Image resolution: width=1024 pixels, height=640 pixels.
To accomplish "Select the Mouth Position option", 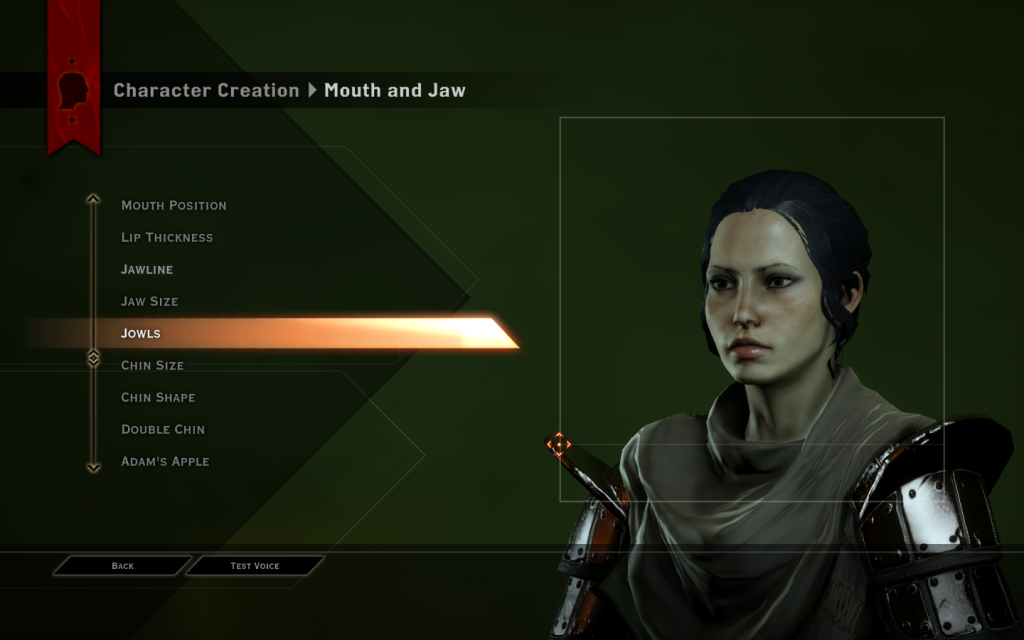I will 174,205.
